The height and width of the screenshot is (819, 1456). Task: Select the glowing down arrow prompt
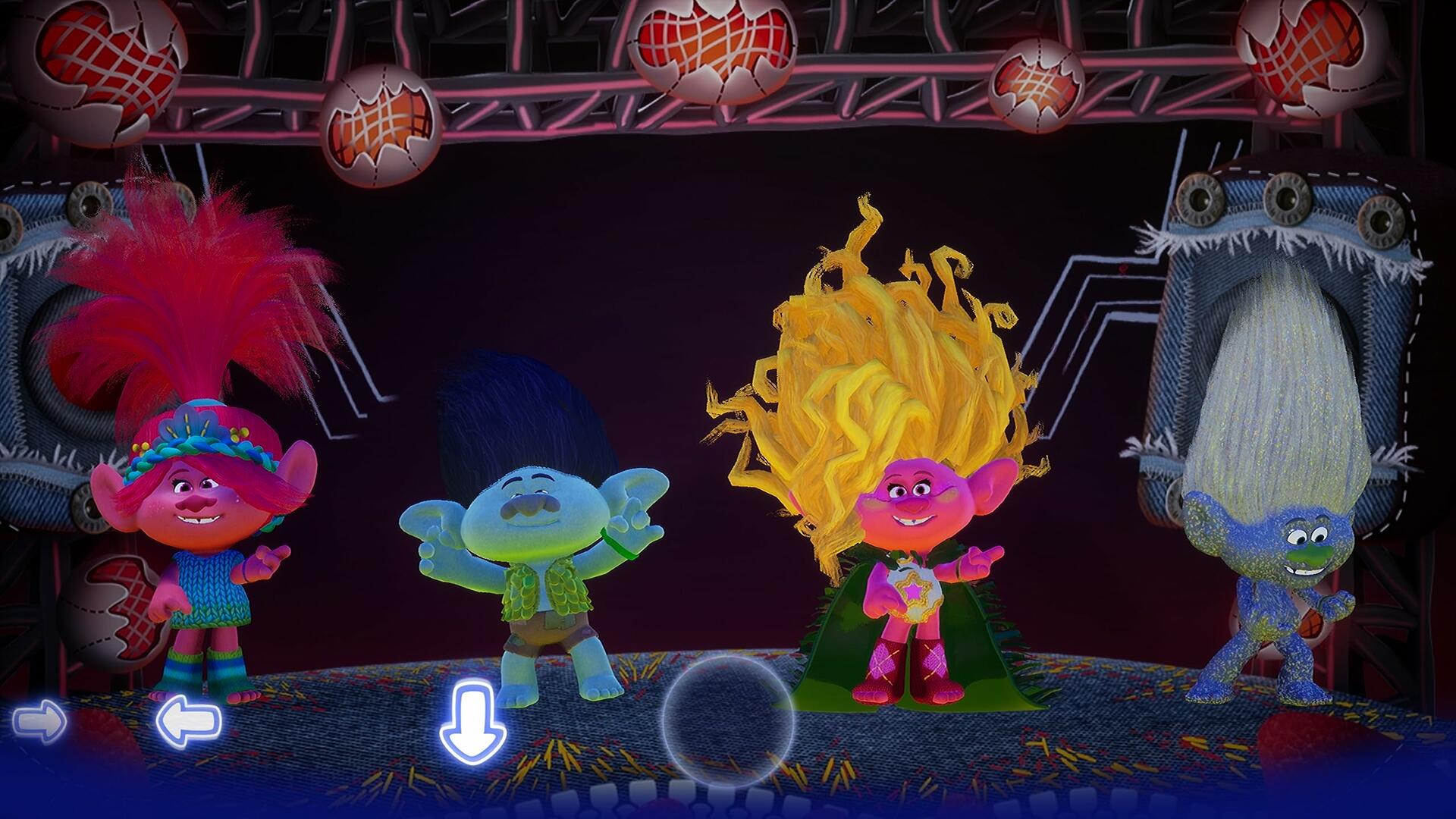472,720
